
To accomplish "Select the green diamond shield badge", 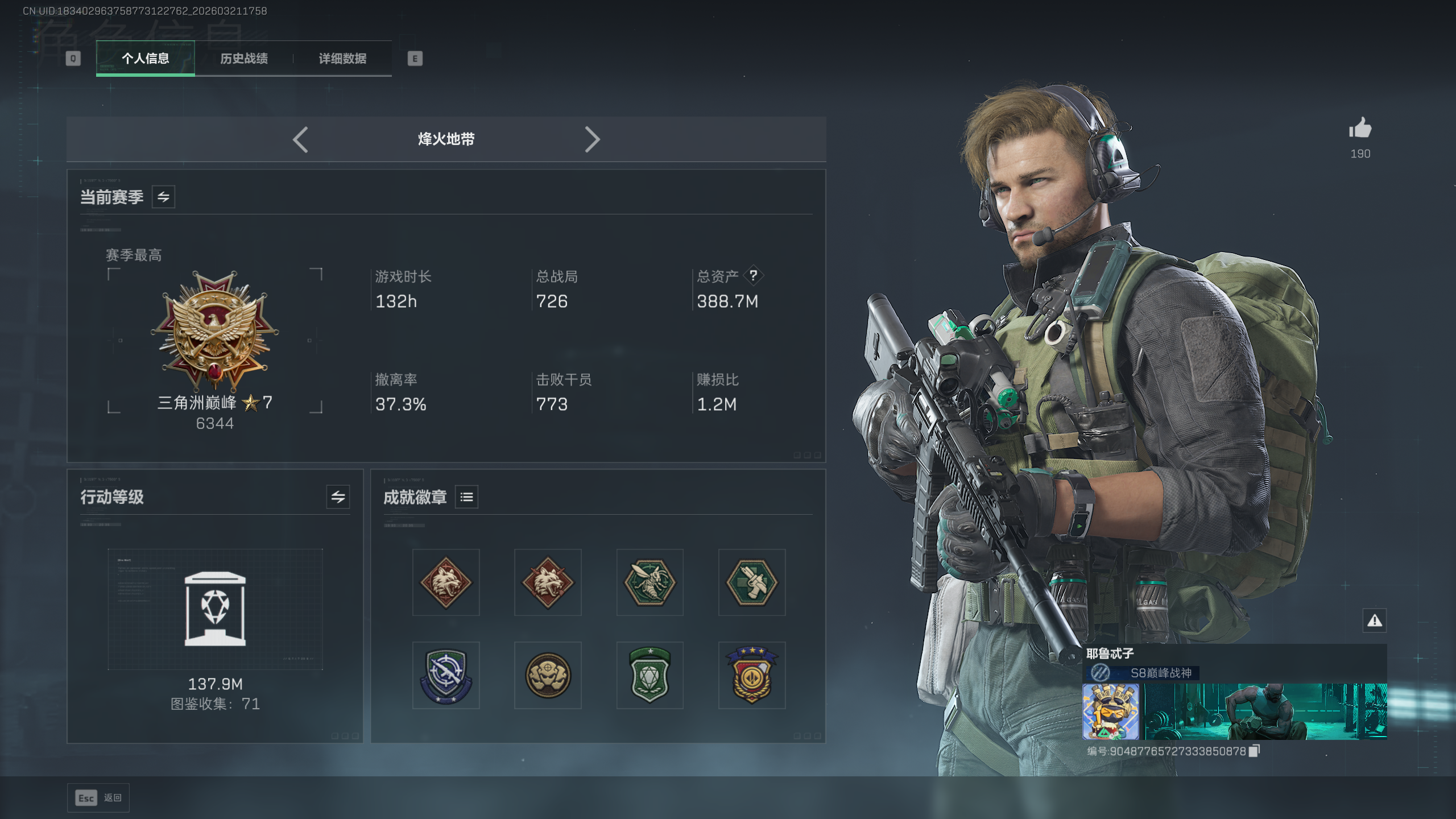I will [650, 675].
